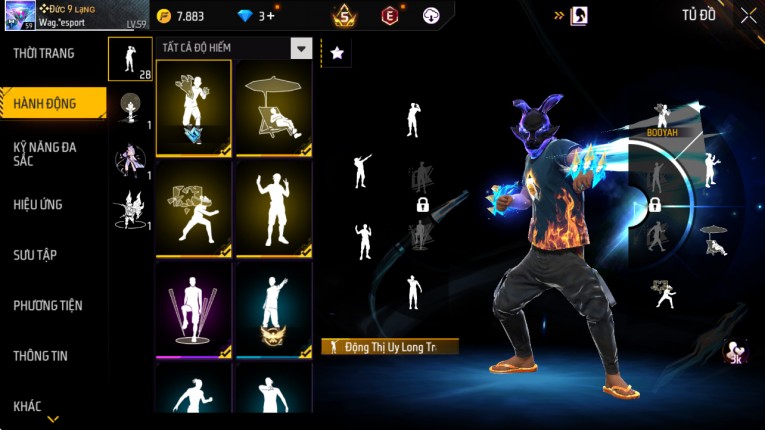This screenshot has width=765, height=430.
Task: Pick the purple spotlight beams emote tile
Action: click(194, 310)
